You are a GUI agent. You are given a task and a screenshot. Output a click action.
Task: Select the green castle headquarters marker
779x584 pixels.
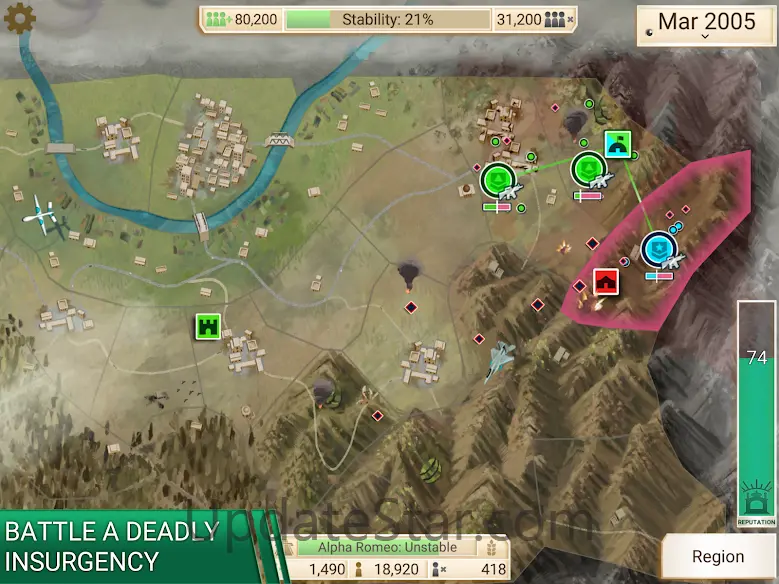point(209,326)
